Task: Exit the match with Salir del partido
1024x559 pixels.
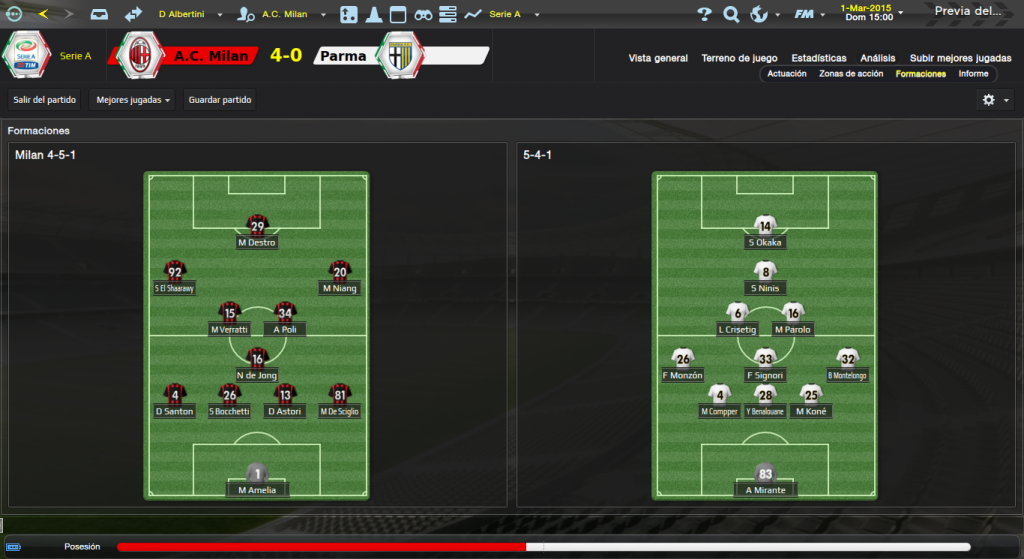Action: click(x=45, y=100)
